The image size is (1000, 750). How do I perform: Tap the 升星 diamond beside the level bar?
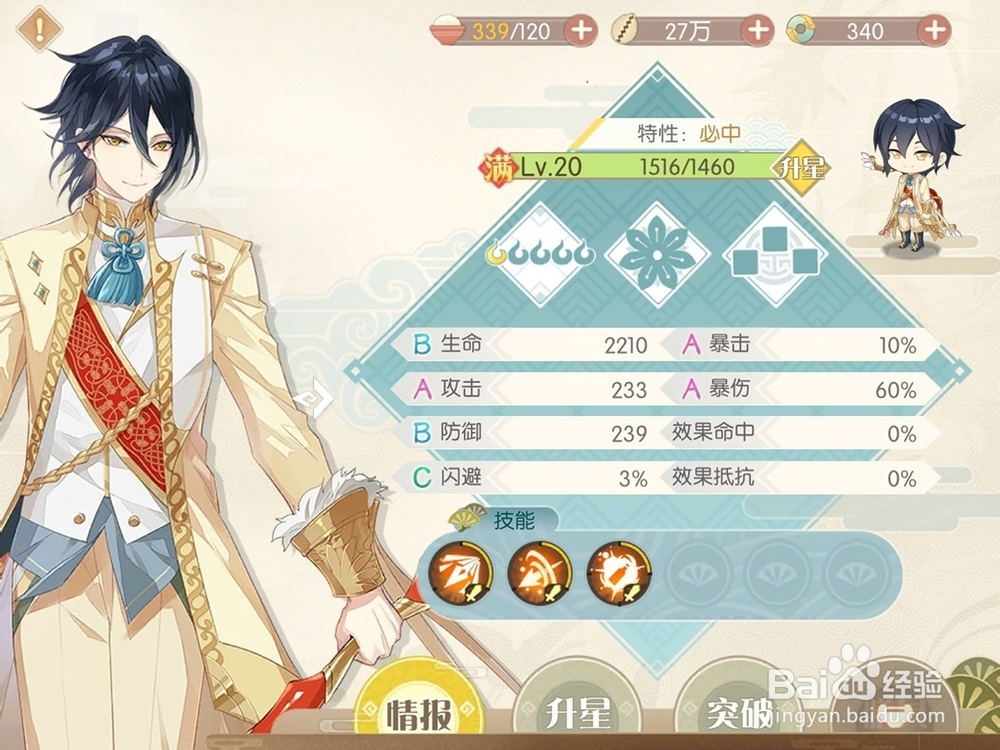[804, 167]
